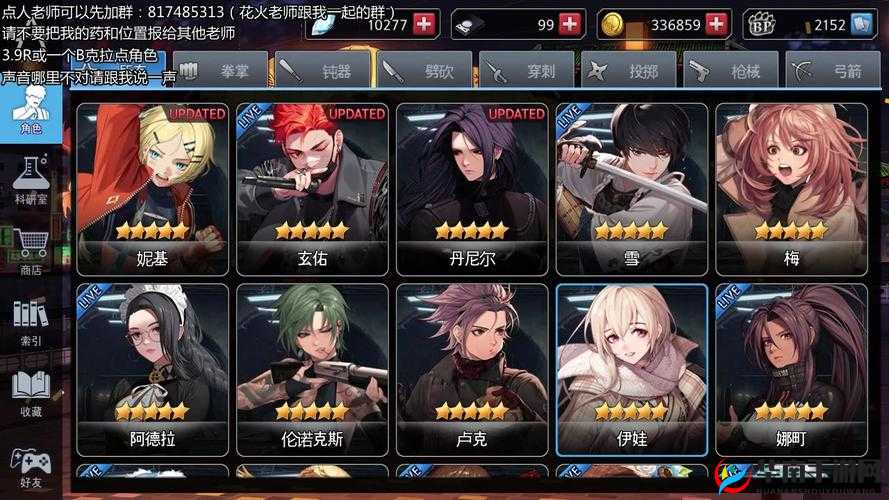Open the 好友 friends menu
Screen dimensions: 889x500
pos(30,467)
